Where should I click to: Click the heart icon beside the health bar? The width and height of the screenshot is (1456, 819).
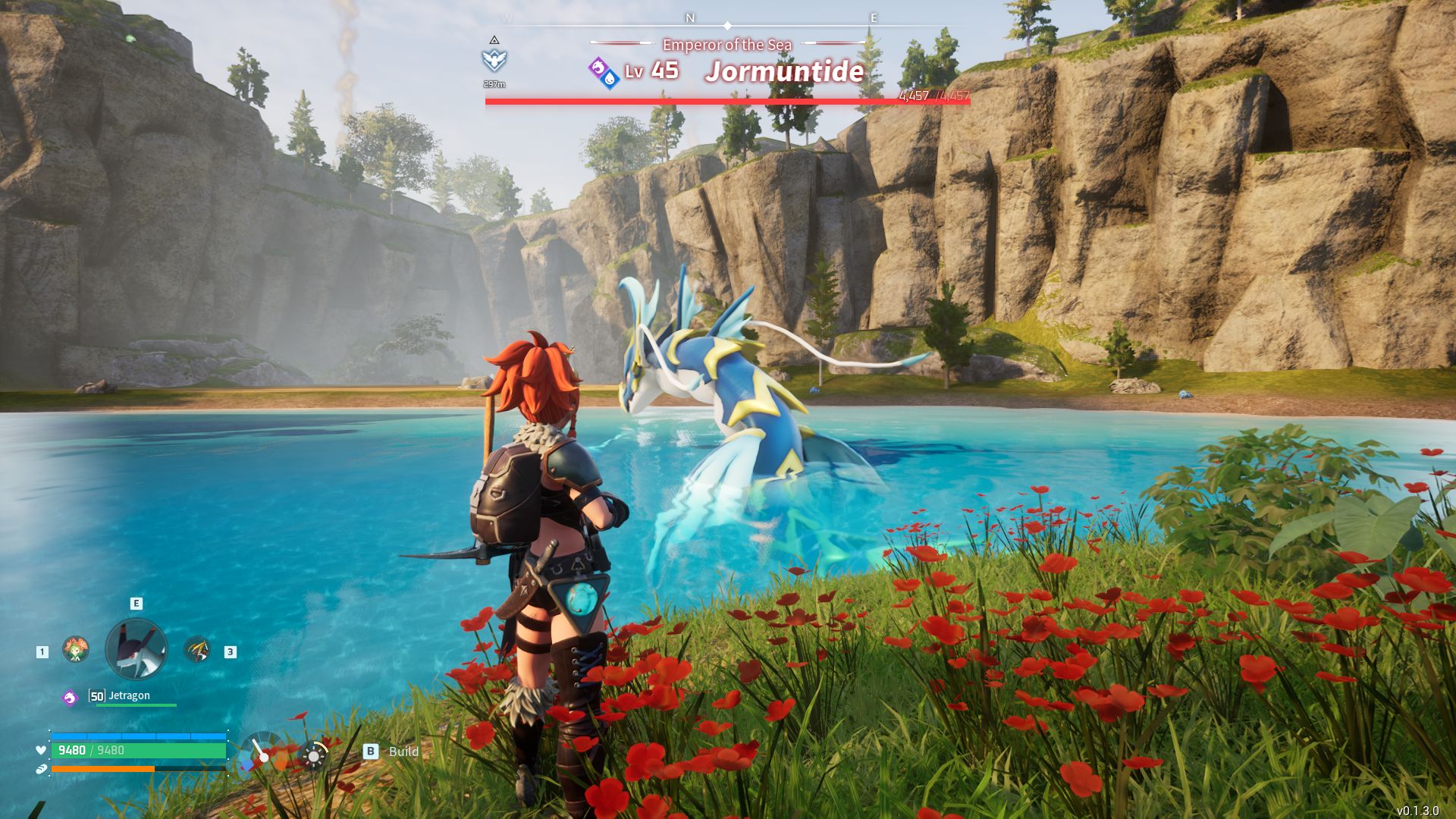[x=40, y=751]
